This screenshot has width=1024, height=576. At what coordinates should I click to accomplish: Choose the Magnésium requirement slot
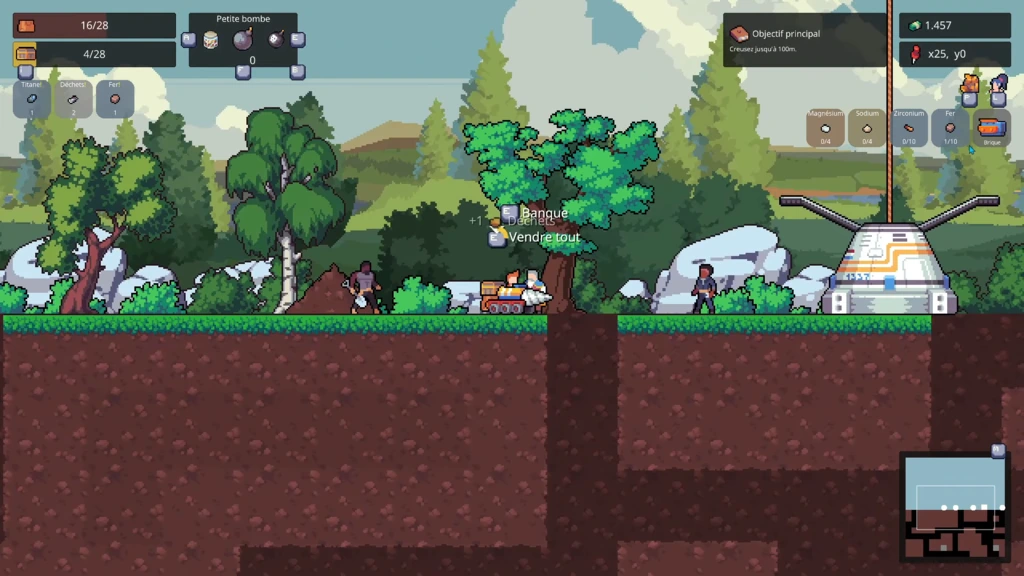pos(826,128)
